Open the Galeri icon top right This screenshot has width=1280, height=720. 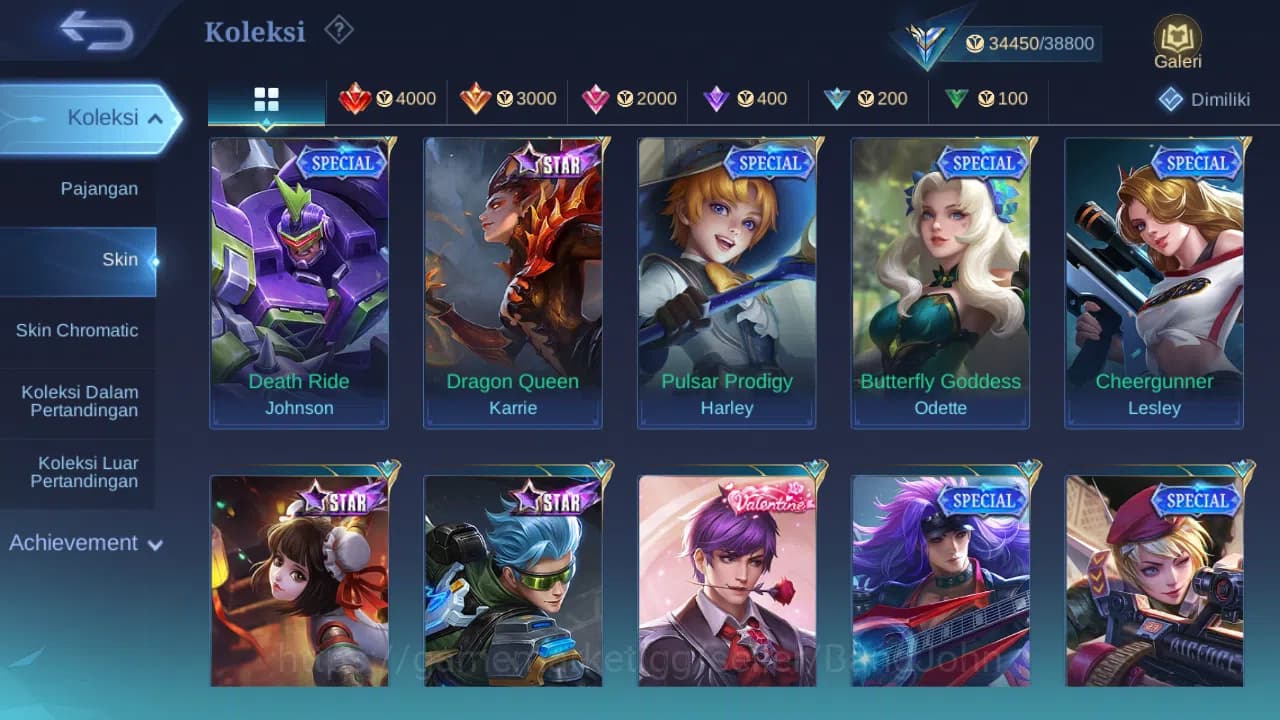pos(1176,37)
